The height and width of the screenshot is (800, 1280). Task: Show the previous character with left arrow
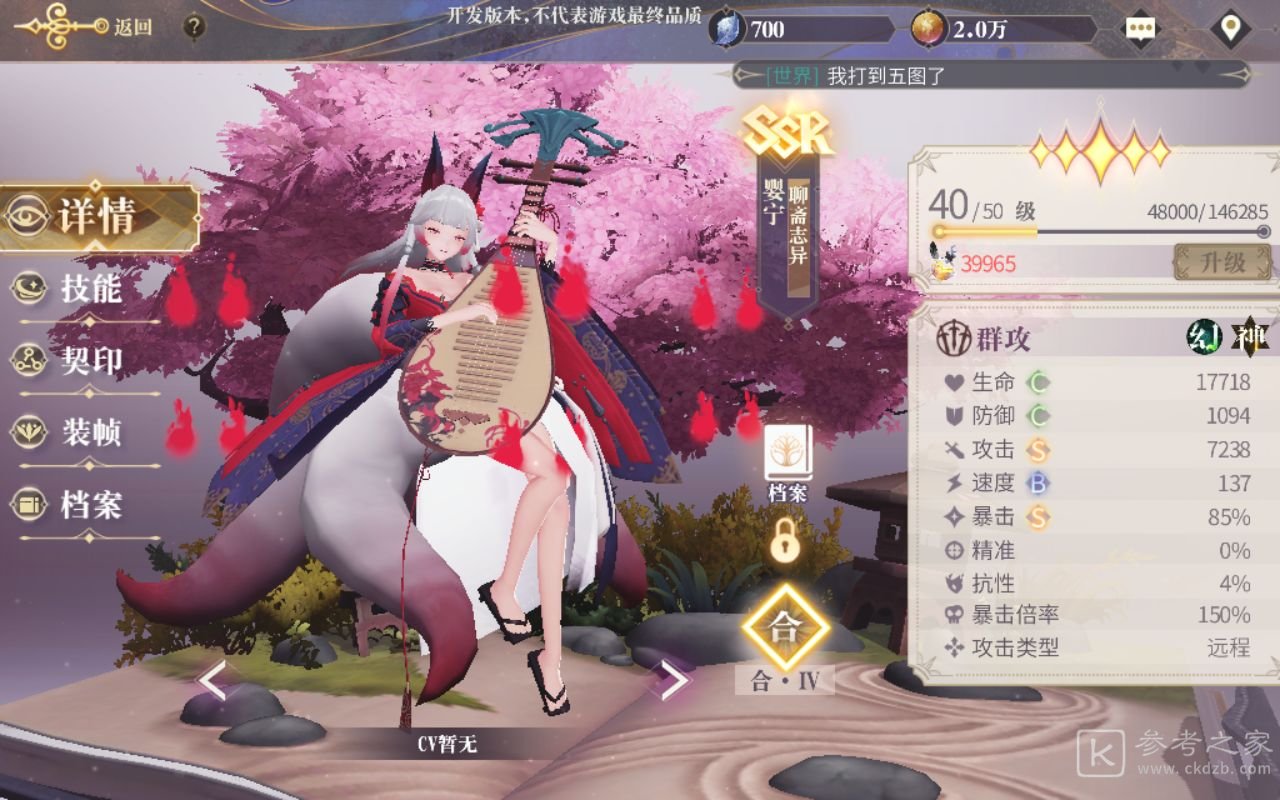pyautogui.click(x=212, y=680)
